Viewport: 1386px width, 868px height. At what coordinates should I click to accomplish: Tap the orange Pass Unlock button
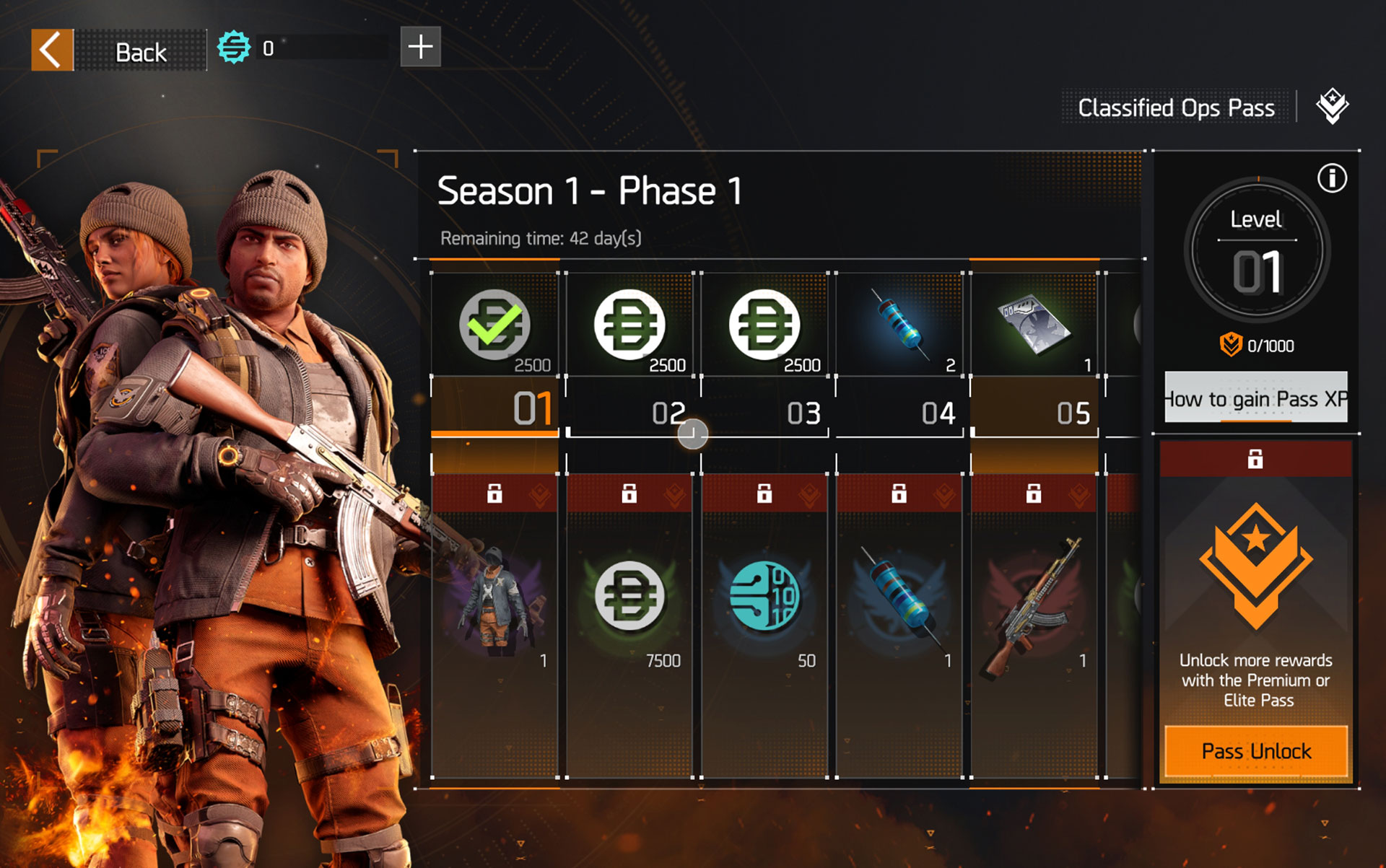pyautogui.click(x=1255, y=751)
